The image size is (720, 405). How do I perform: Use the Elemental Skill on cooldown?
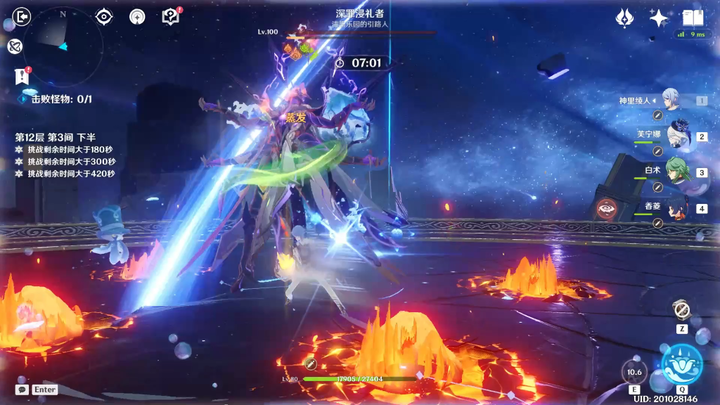(x=633, y=372)
